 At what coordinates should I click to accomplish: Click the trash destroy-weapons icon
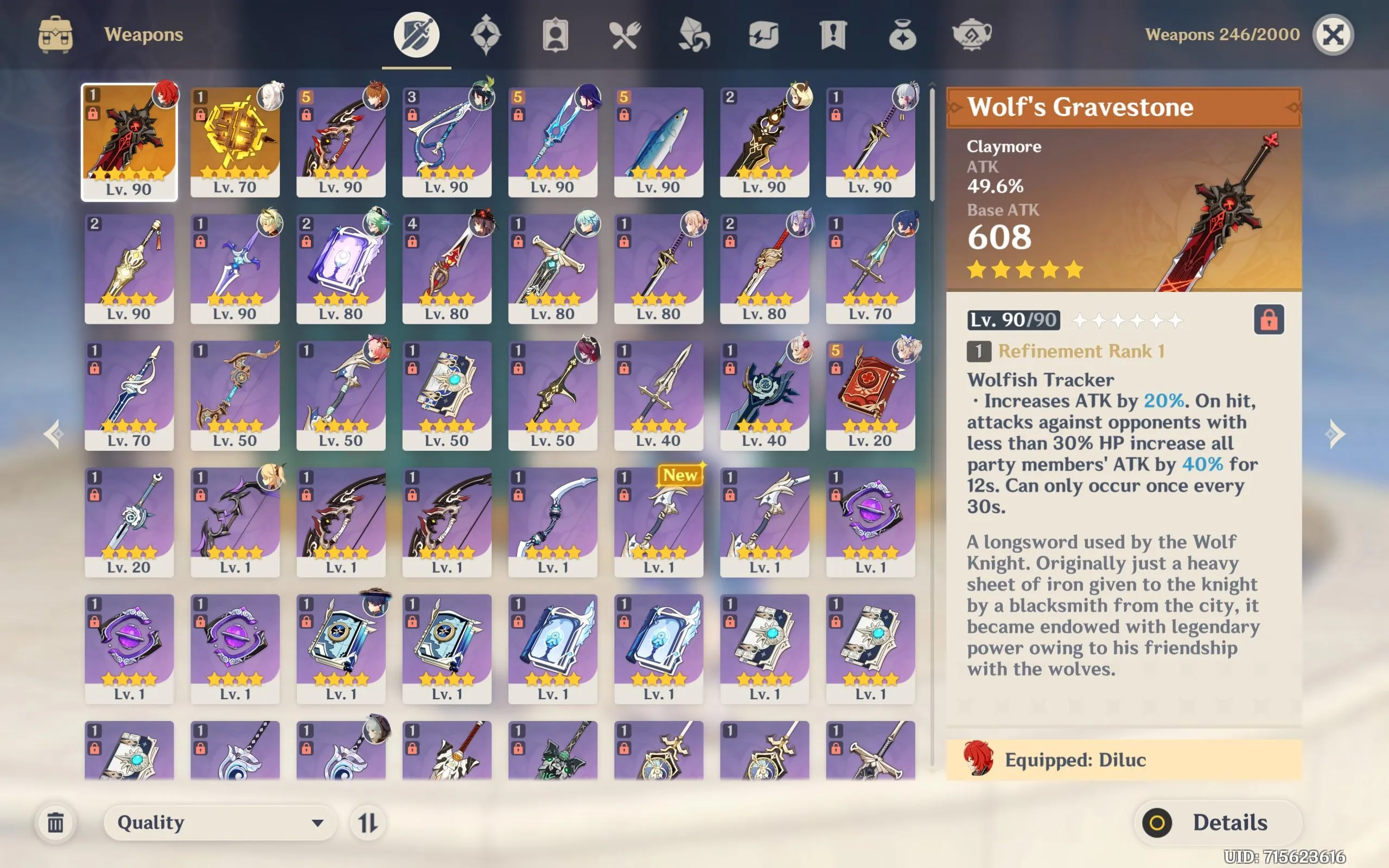(x=56, y=822)
